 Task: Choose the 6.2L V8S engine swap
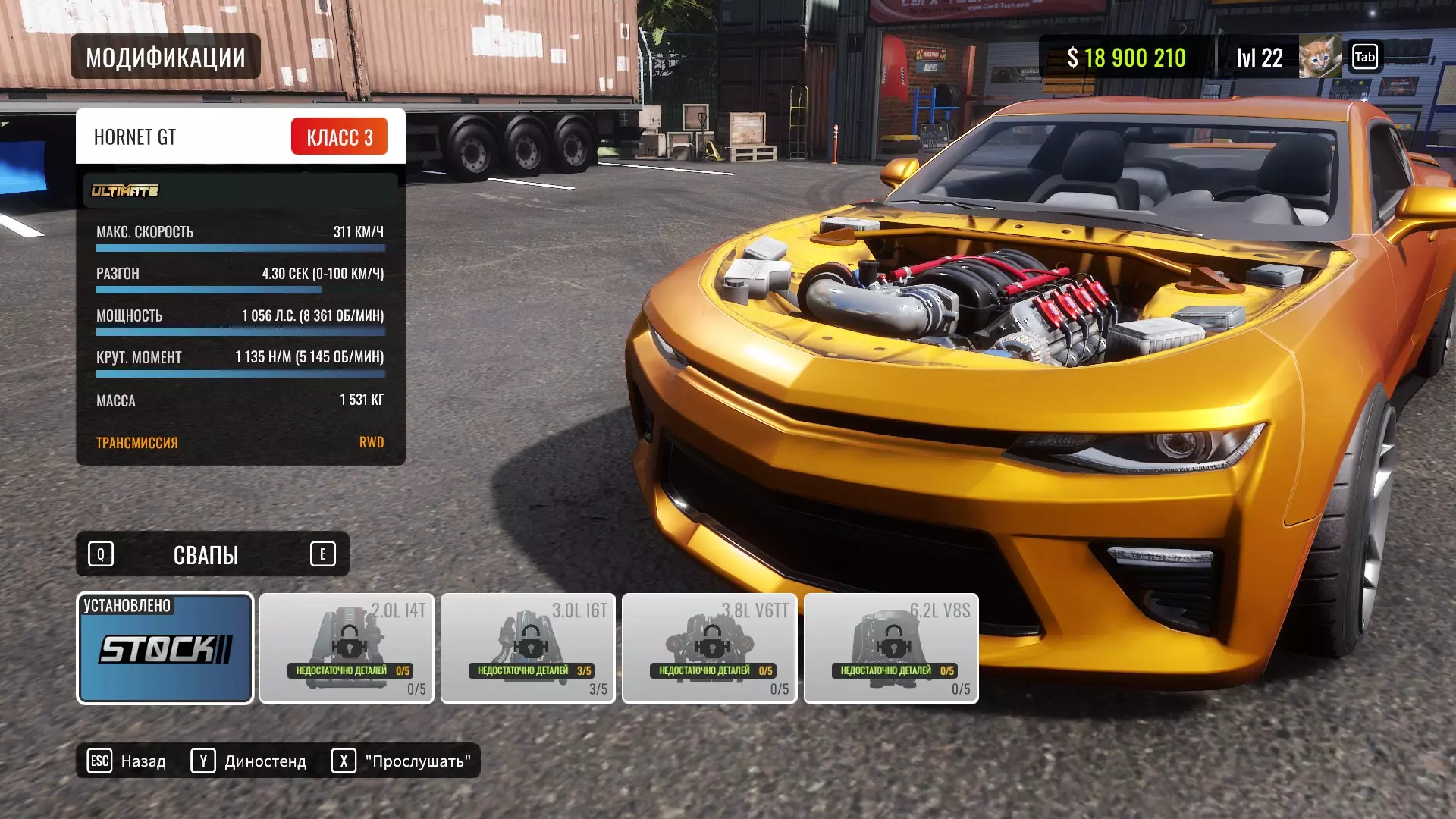click(x=891, y=648)
